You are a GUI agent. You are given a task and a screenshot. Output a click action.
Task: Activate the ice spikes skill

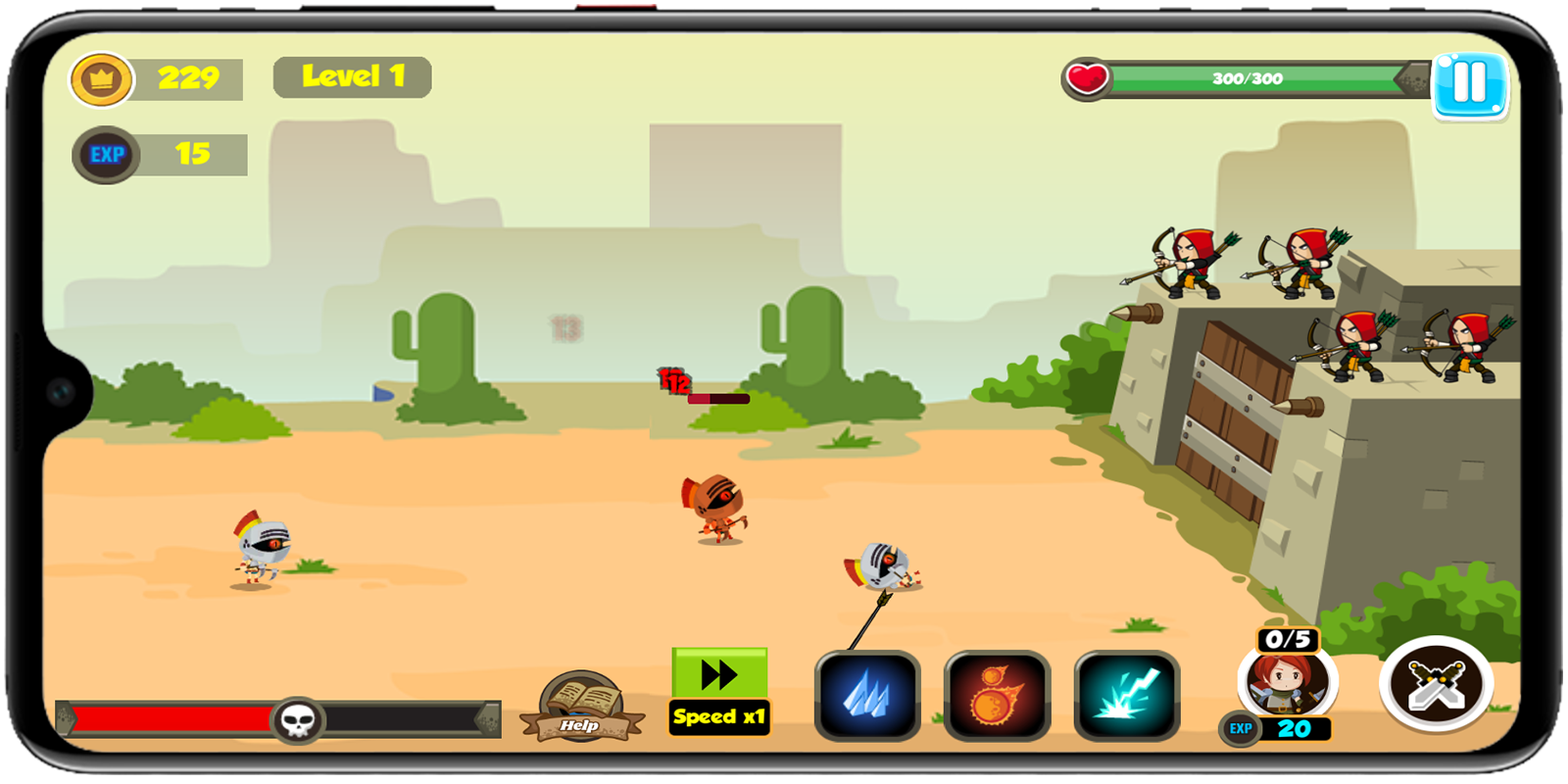[x=866, y=695]
